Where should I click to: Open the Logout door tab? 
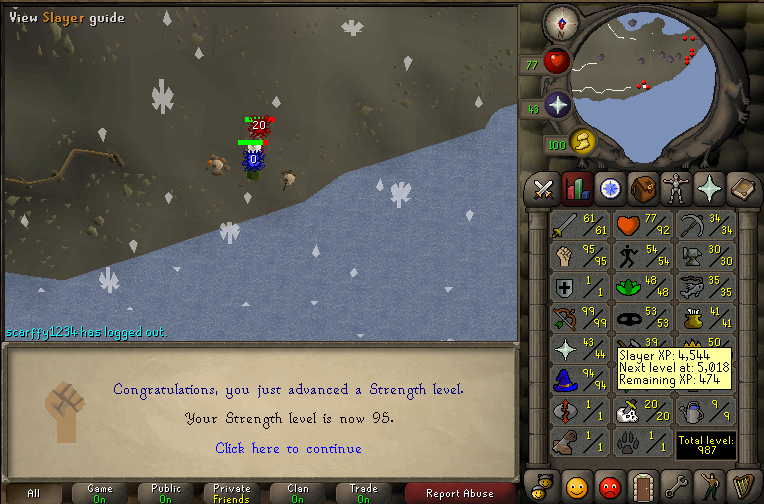click(642, 488)
